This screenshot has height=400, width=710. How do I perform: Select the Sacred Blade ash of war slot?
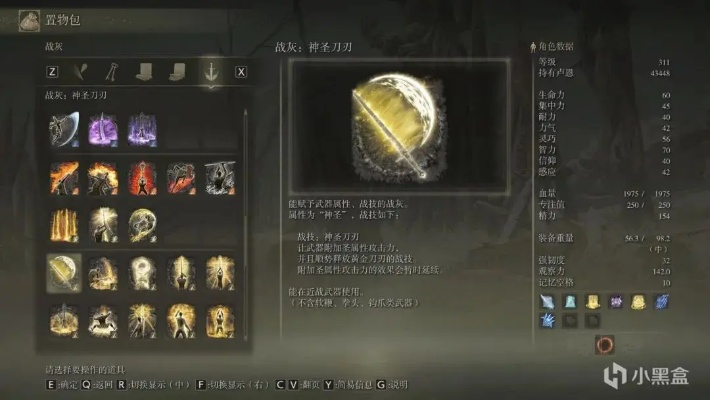point(64,272)
